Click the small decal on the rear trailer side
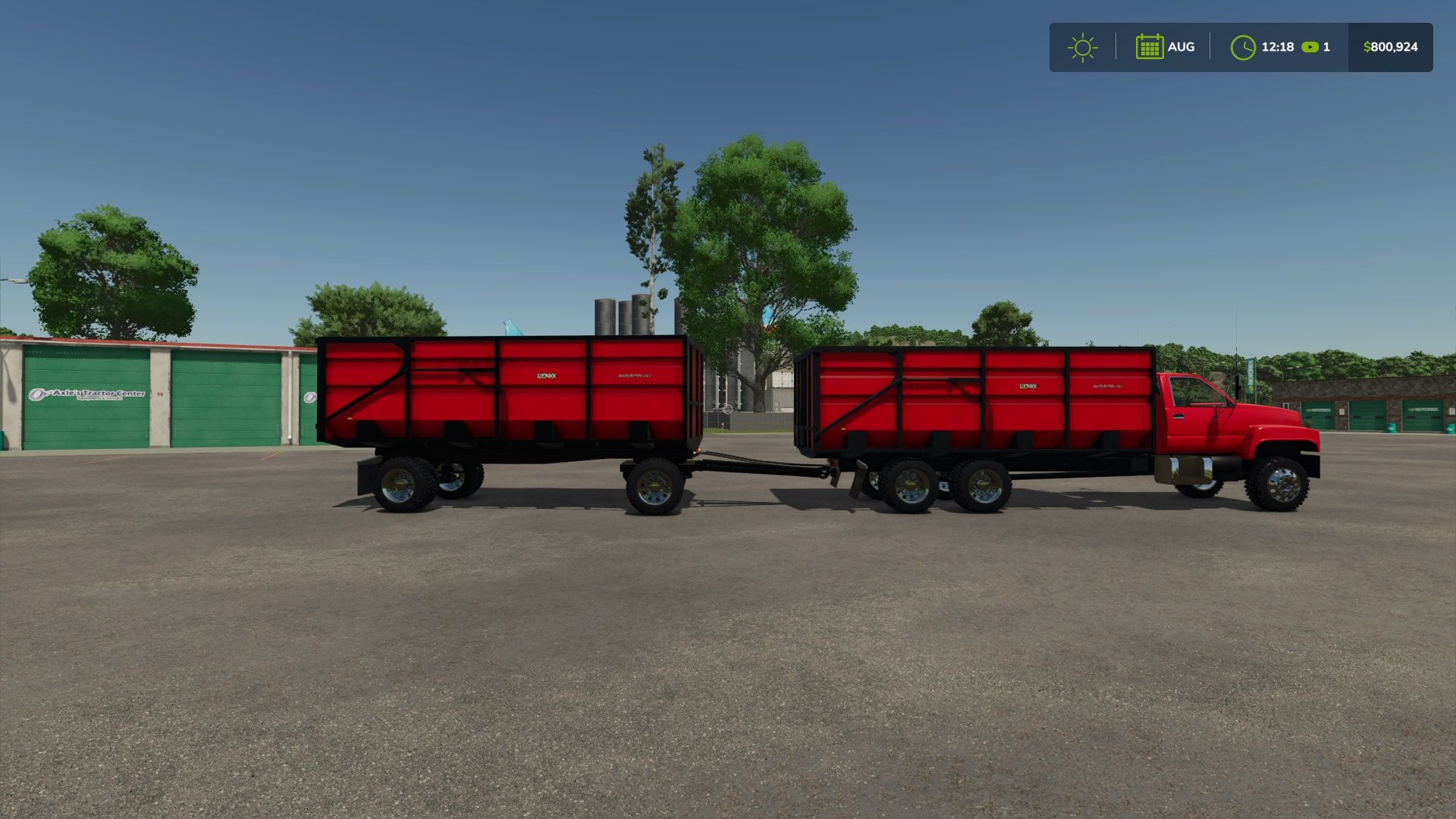 coord(637,375)
